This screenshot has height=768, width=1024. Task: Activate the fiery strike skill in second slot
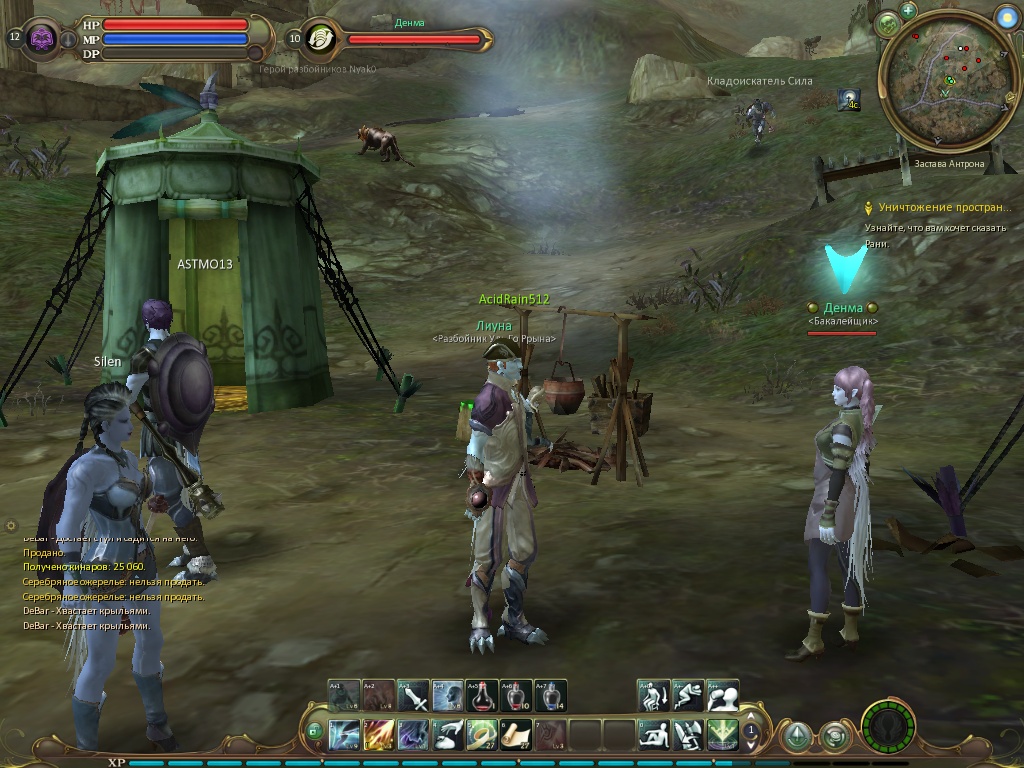click(x=379, y=735)
